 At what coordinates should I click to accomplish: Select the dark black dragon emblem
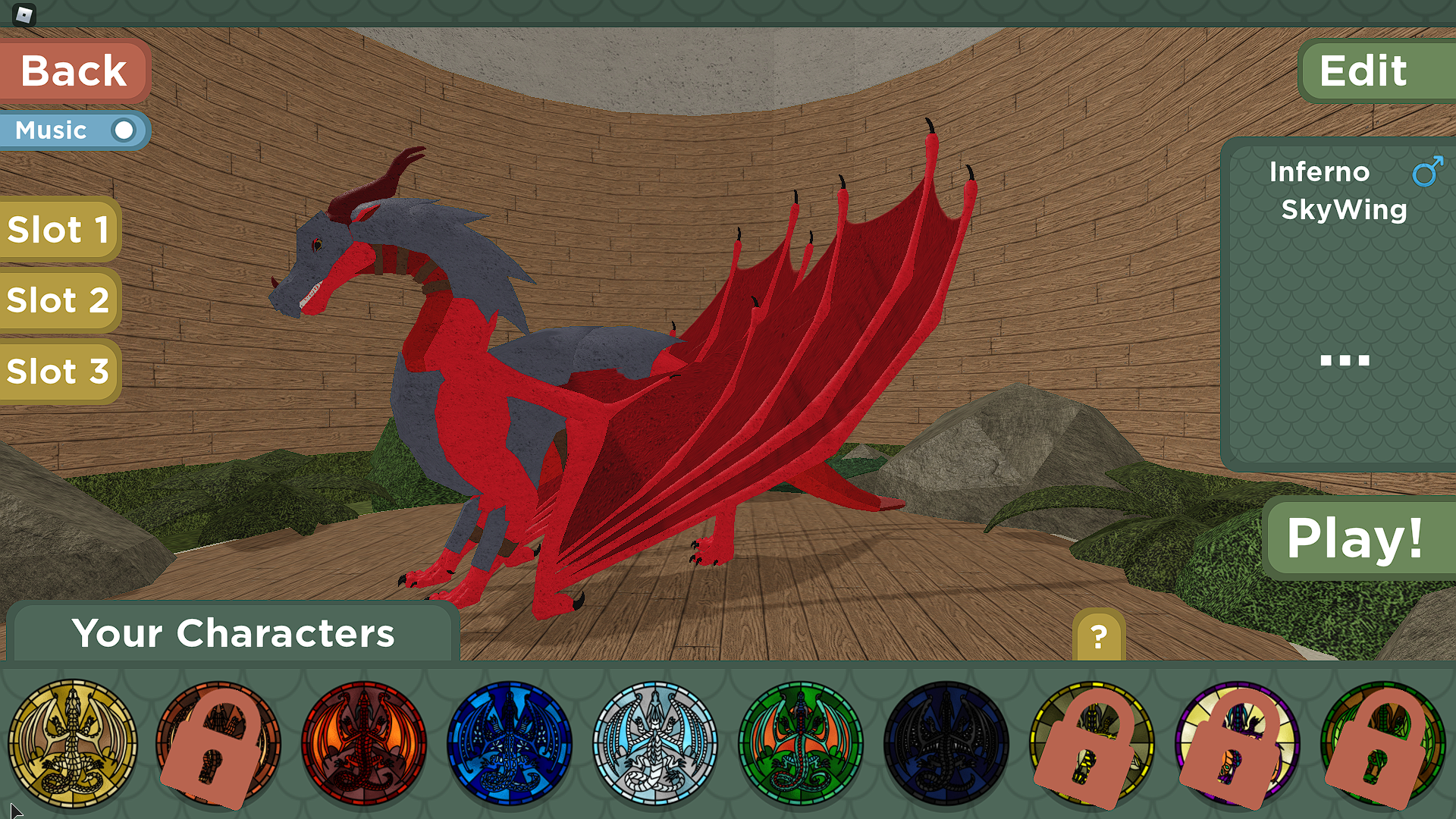[x=946, y=744]
